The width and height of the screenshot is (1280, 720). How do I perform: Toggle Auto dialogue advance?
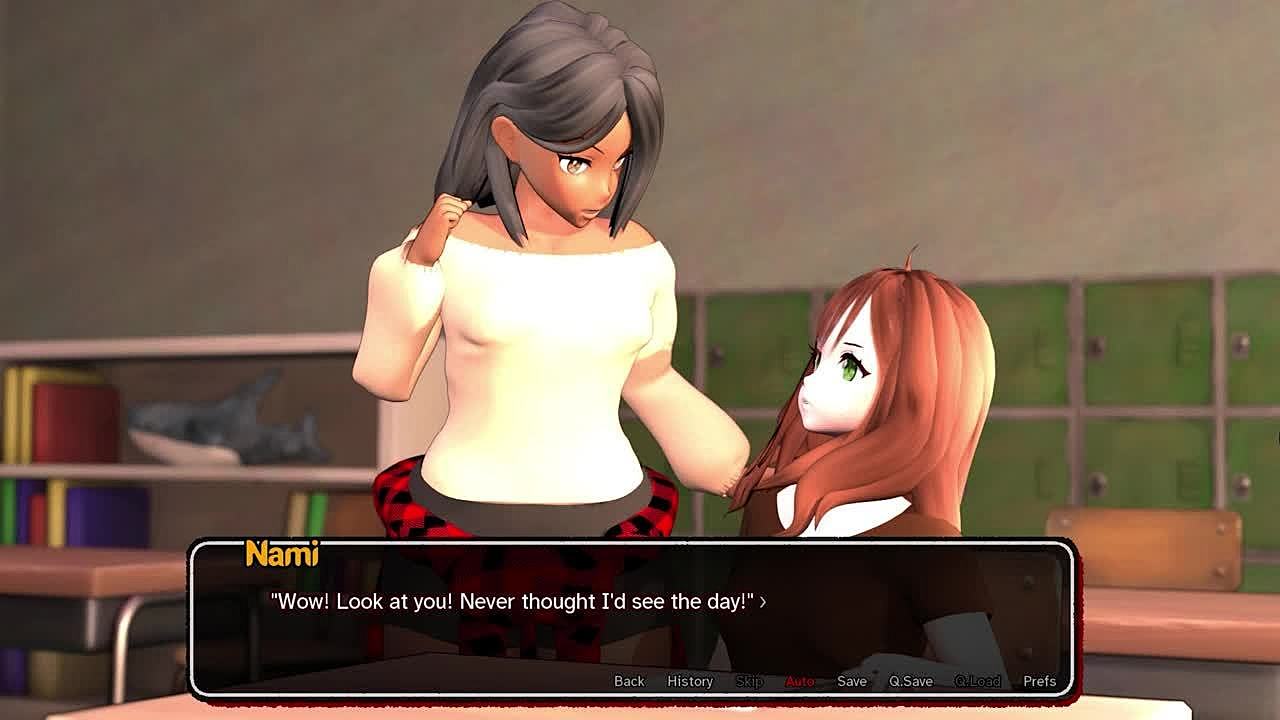point(799,681)
